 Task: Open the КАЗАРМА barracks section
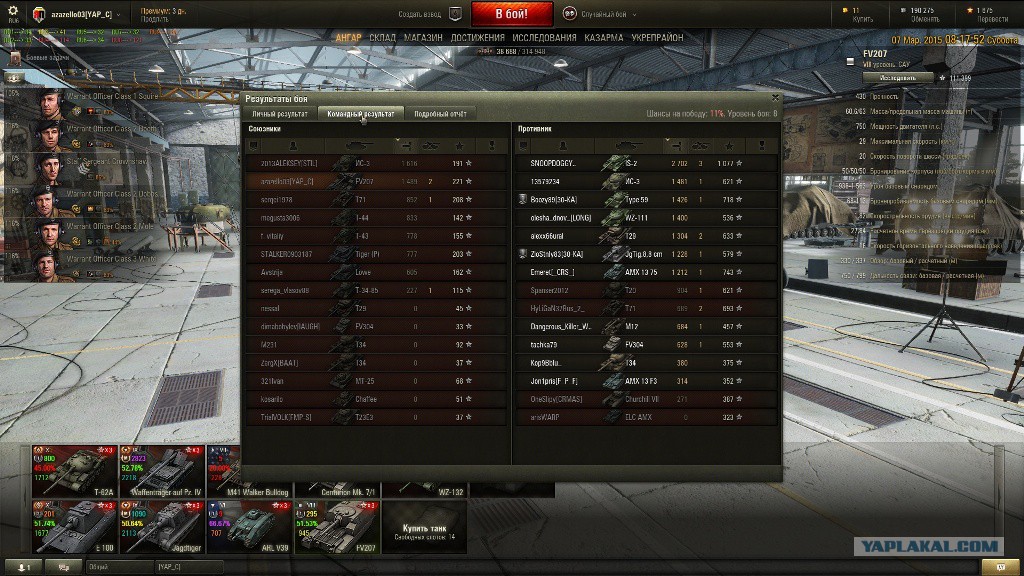(603, 38)
